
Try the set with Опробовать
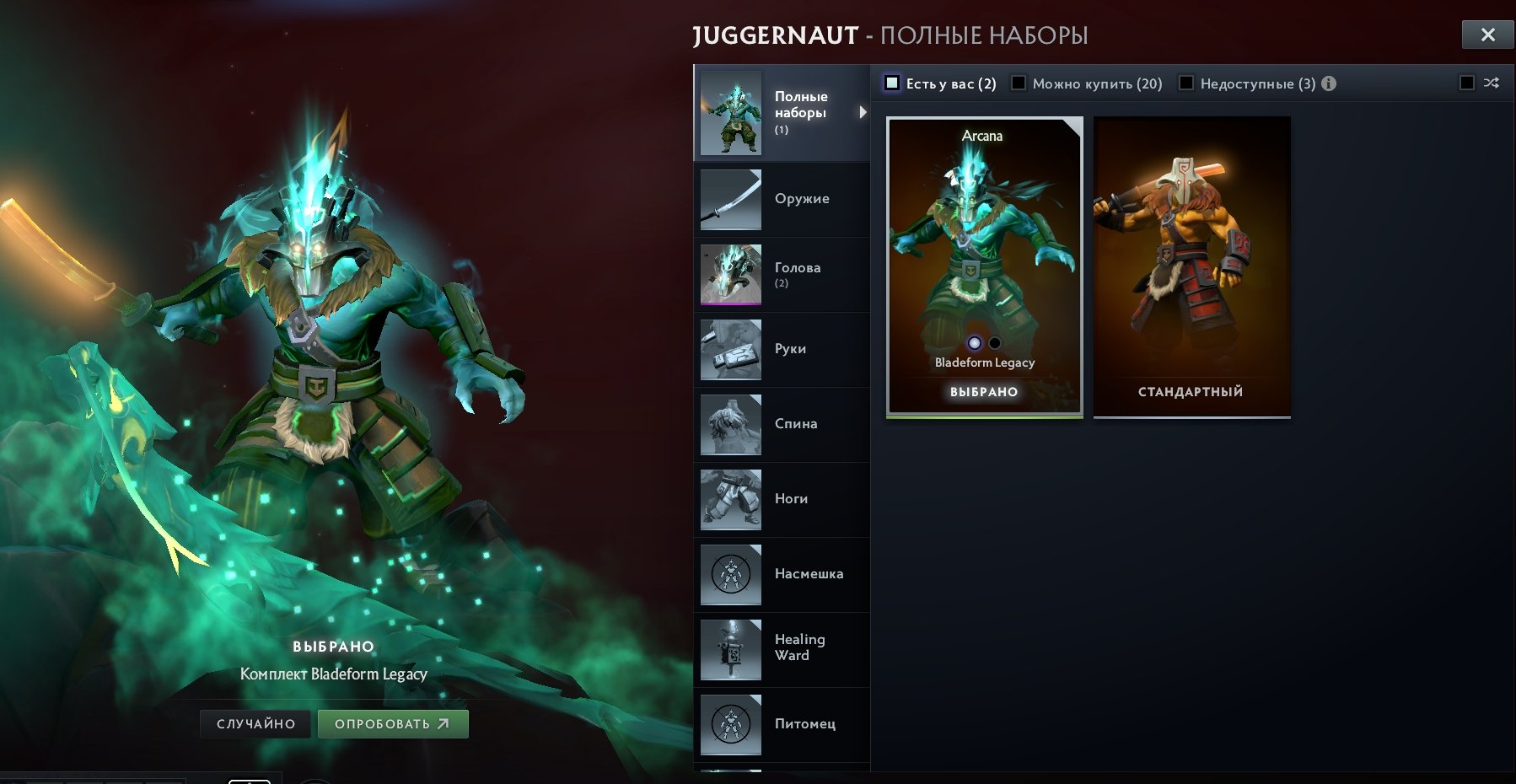[392, 724]
